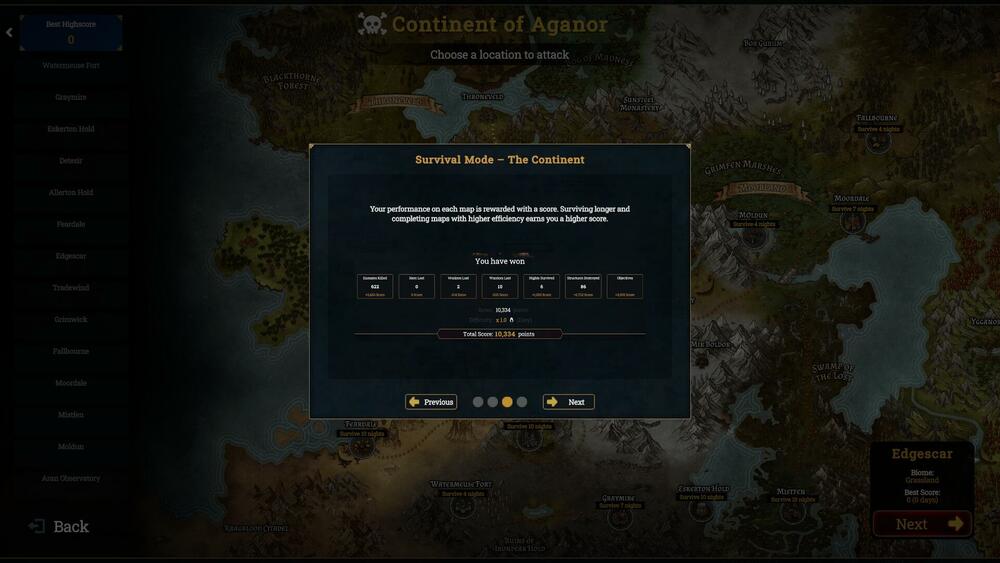This screenshot has width=1000, height=563.
Task: Go to the Previous page in the dialog
Action: pyautogui.click(x=431, y=402)
